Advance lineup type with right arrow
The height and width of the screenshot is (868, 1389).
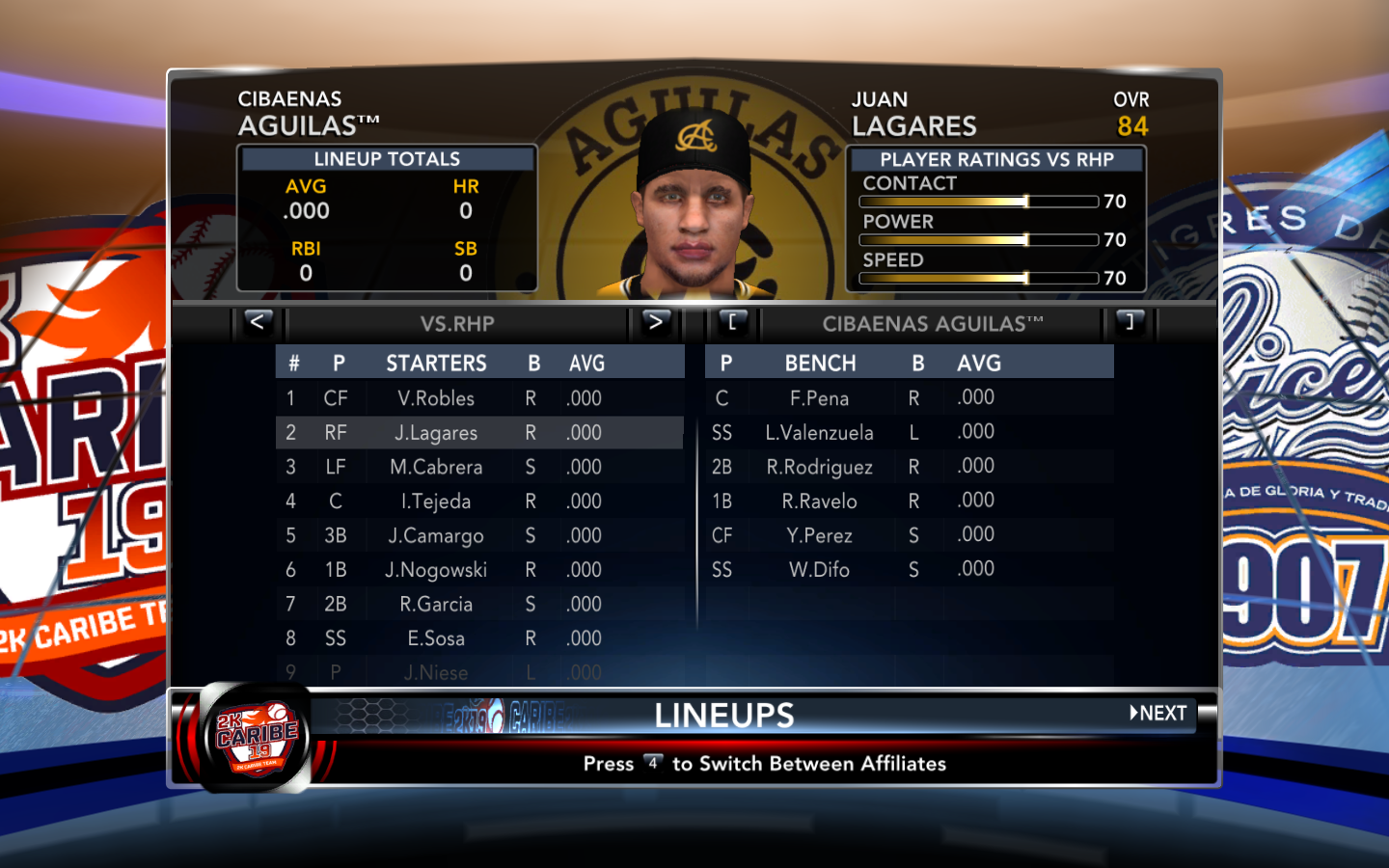[x=655, y=322]
